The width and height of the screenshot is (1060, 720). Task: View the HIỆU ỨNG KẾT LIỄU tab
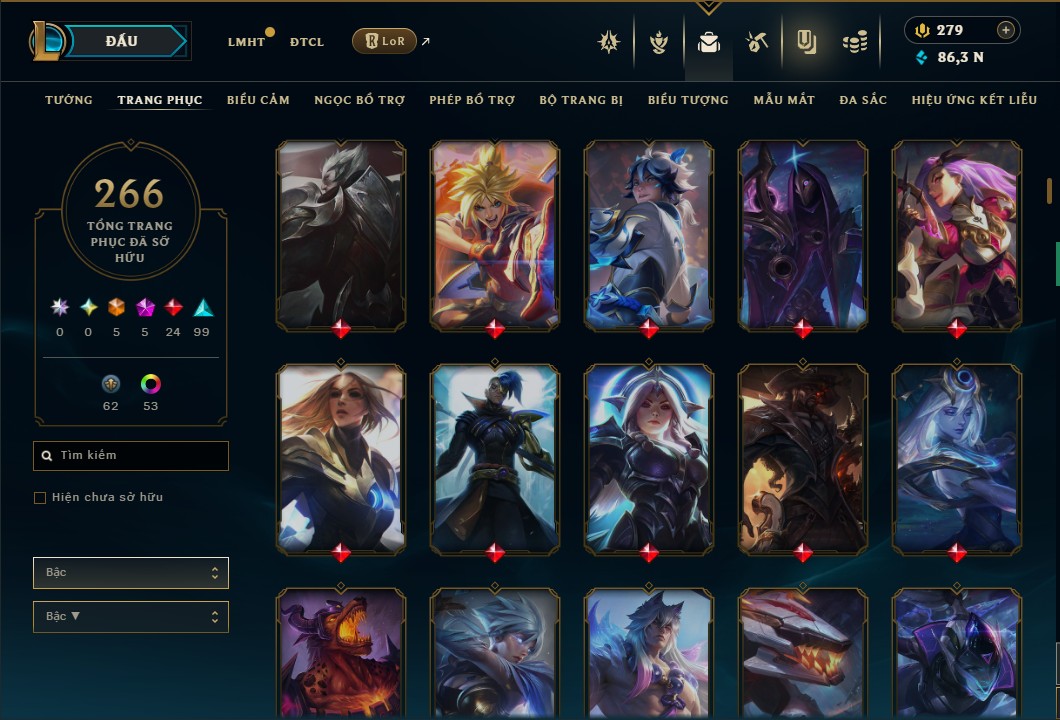tap(974, 100)
